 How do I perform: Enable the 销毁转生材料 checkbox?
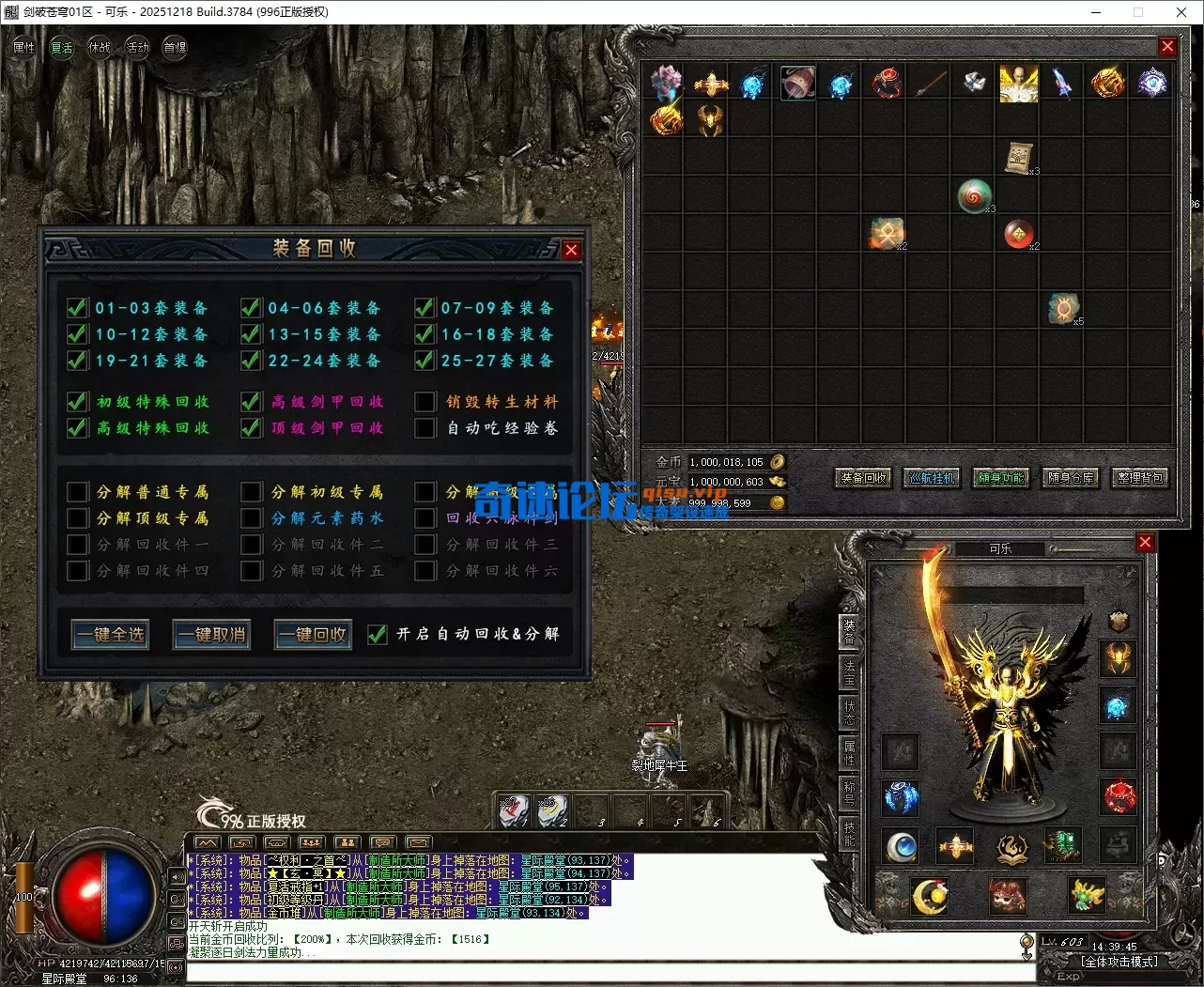click(x=425, y=402)
